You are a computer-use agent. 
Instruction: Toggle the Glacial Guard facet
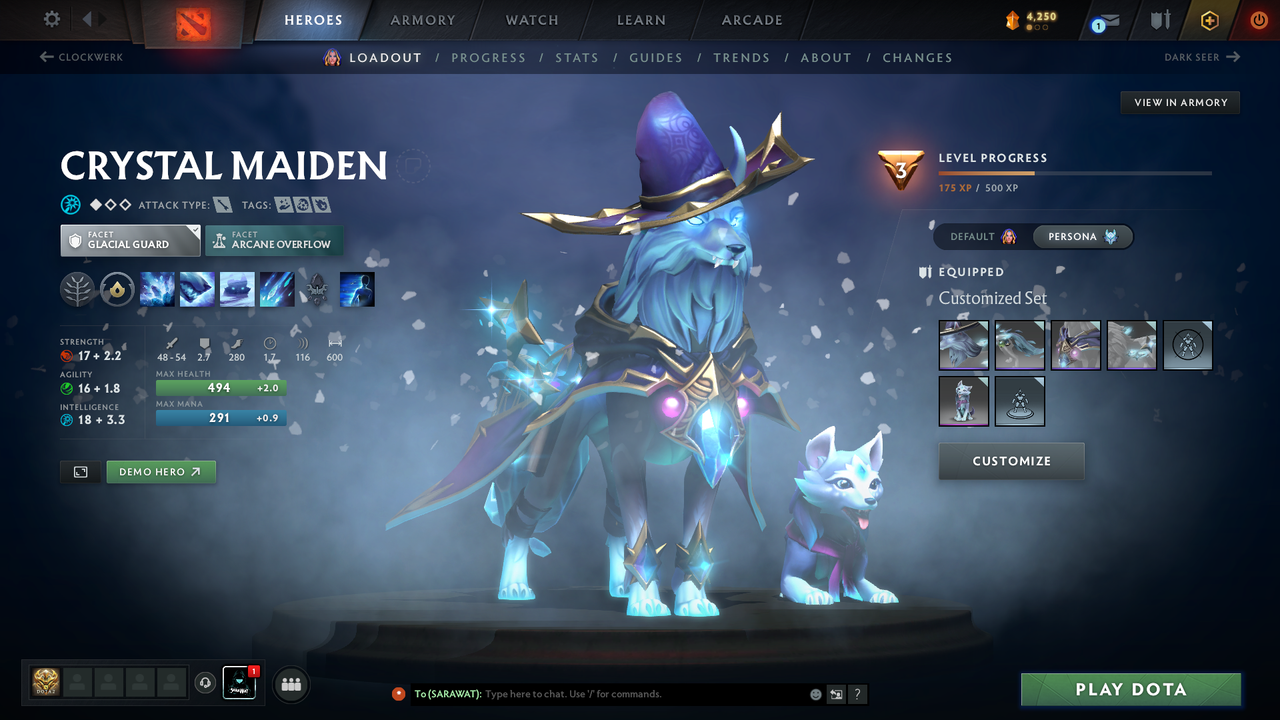(130, 240)
